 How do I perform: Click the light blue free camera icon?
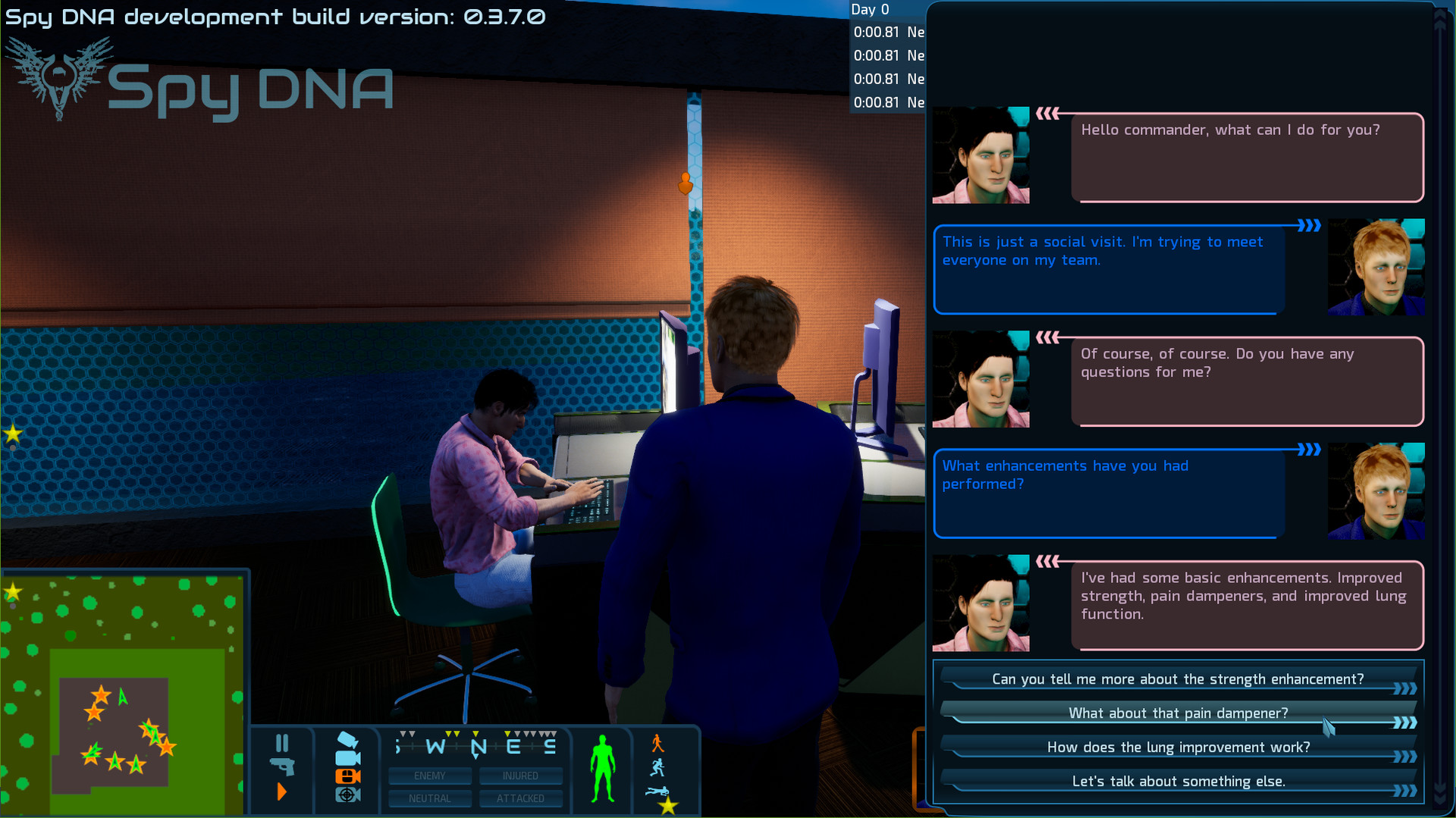(347, 759)
